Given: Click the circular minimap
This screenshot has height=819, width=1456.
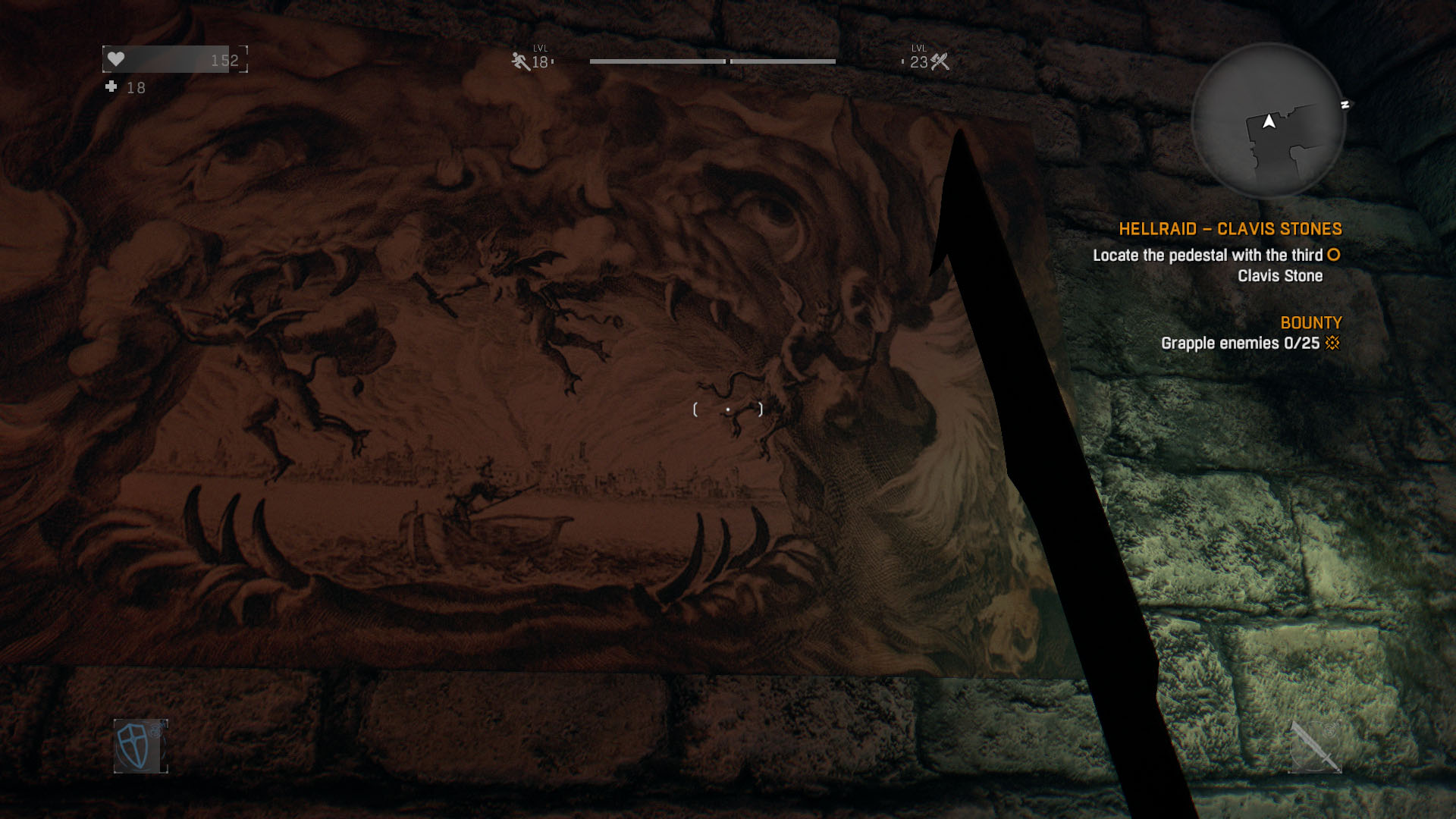Looking at the screenshot, I should tap(1268, 120).
